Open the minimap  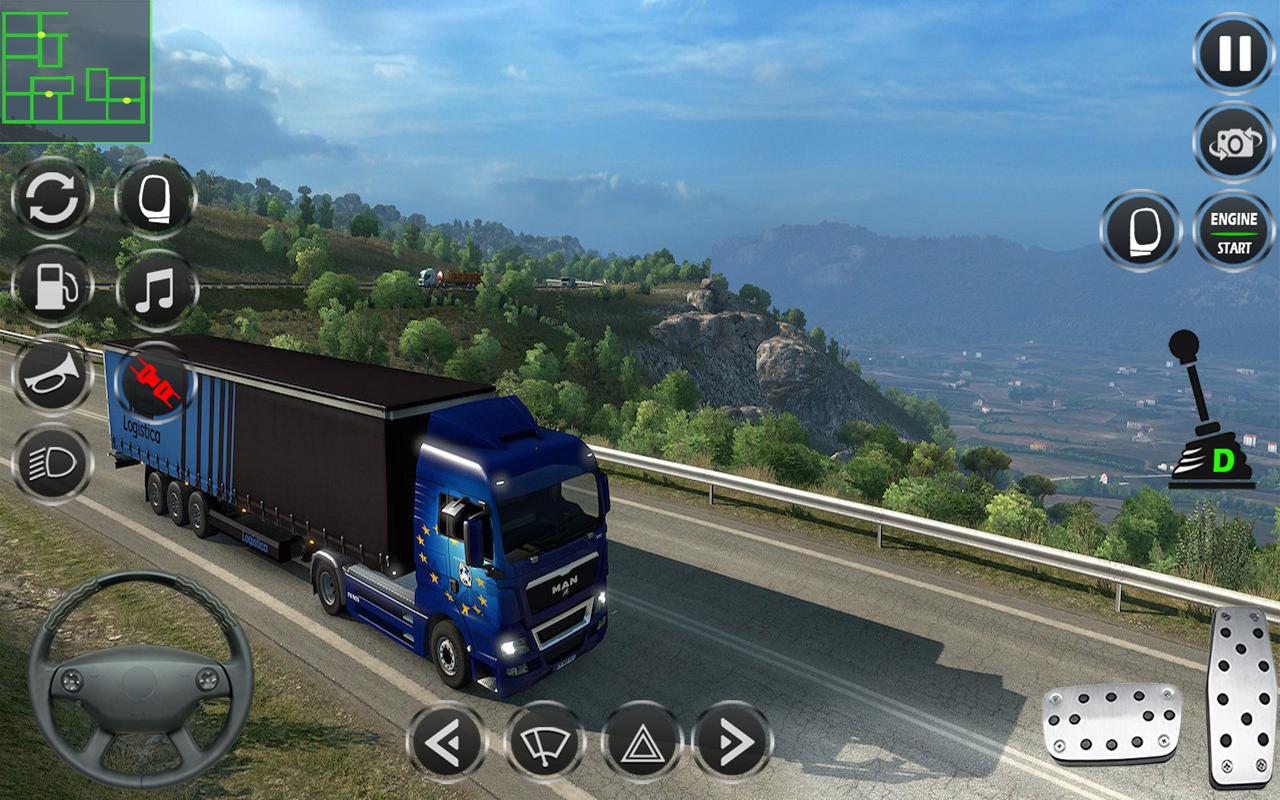pos(75,71)
